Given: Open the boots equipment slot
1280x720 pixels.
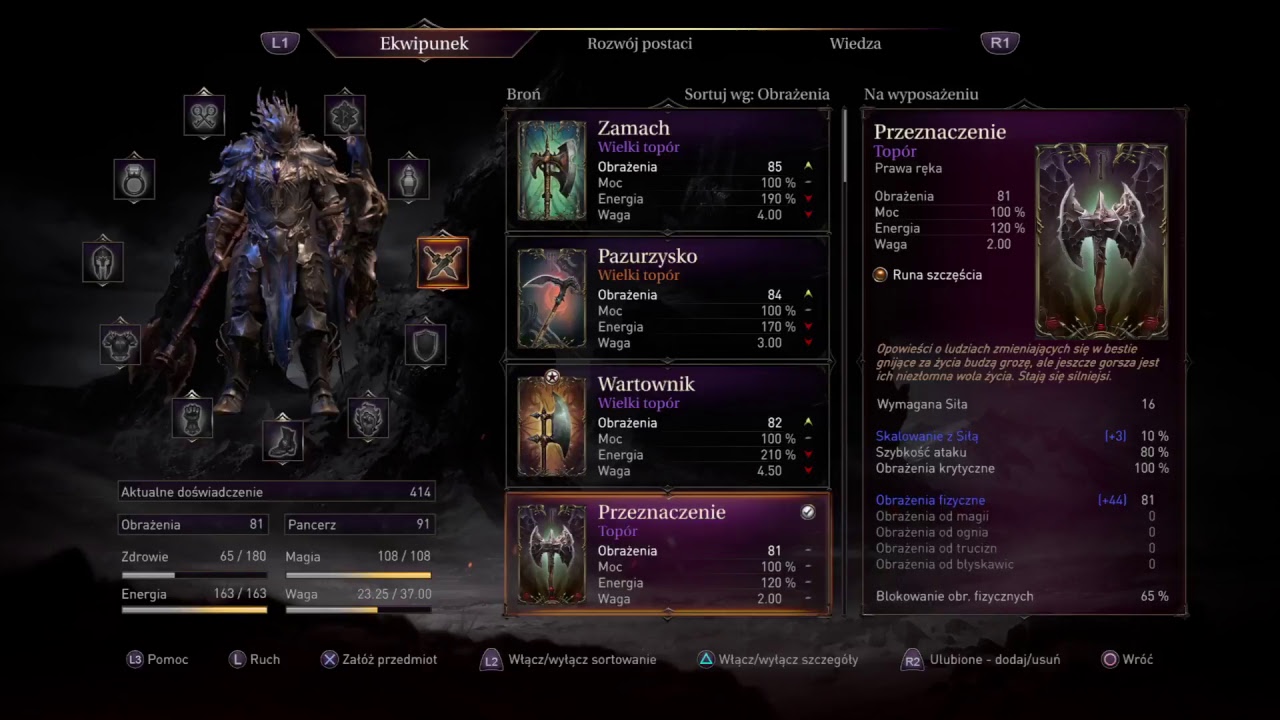Looking at the screenshot, I should coord(283,440).
